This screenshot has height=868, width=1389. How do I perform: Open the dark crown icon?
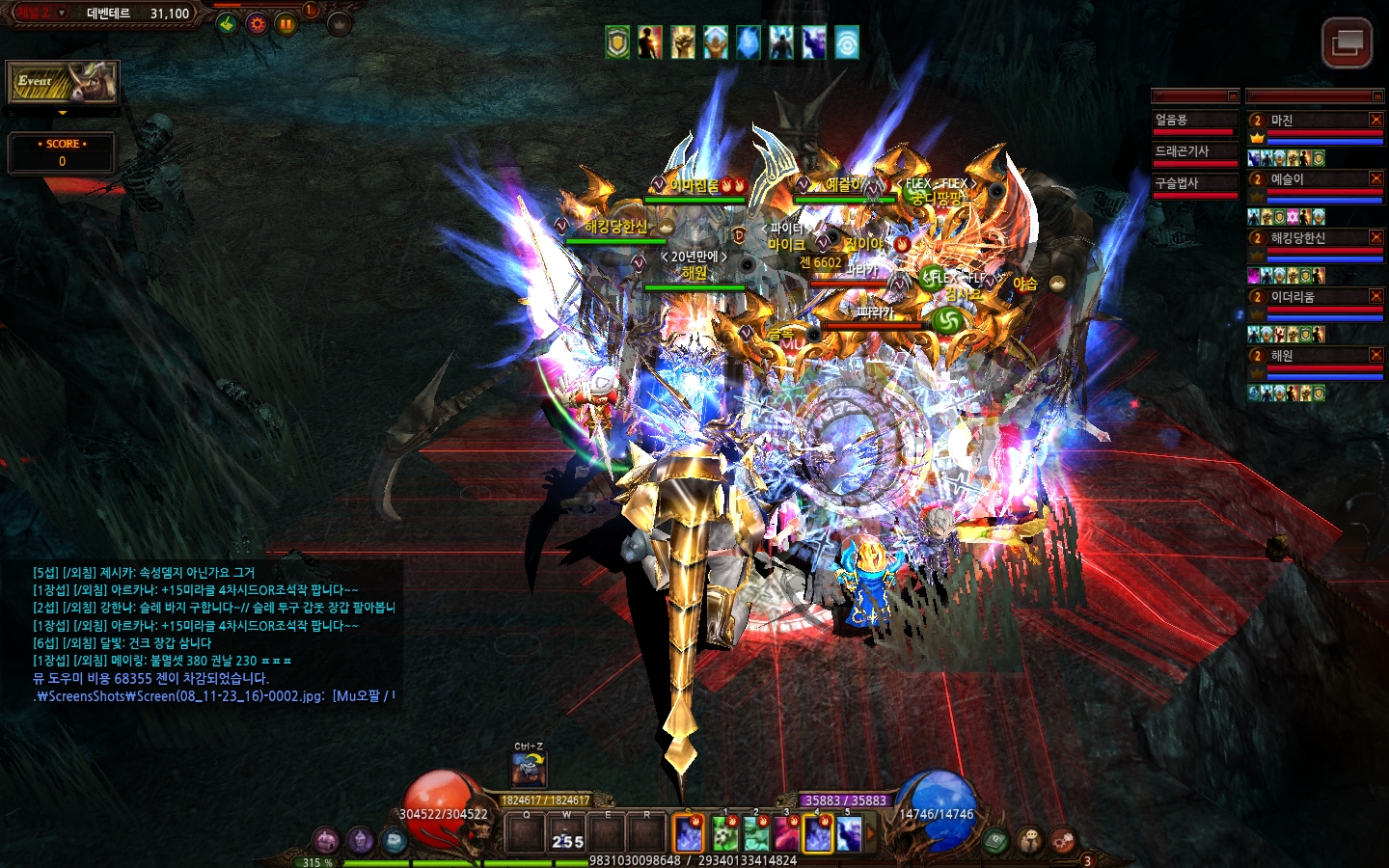coord(340,24)
